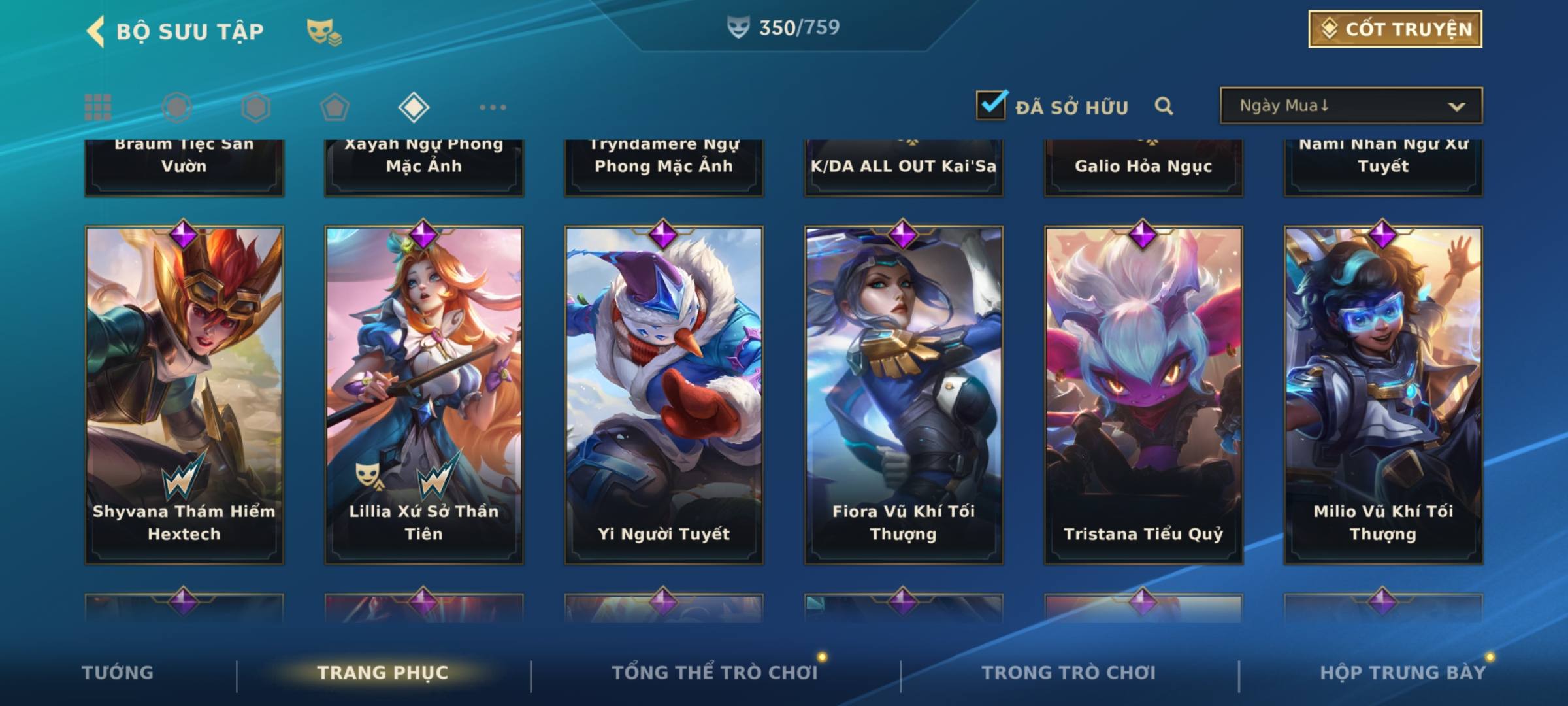Open Milio Vũ Khí Tối Thượng skin
Viewport: 1568px width, 706px height.
1383,395
